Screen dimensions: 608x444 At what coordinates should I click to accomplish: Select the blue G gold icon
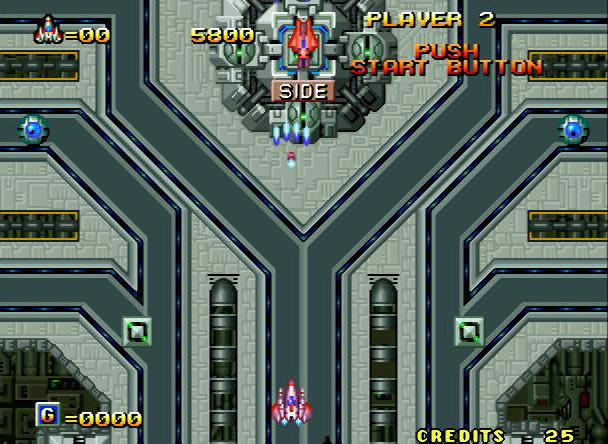[x=47, y=415]
